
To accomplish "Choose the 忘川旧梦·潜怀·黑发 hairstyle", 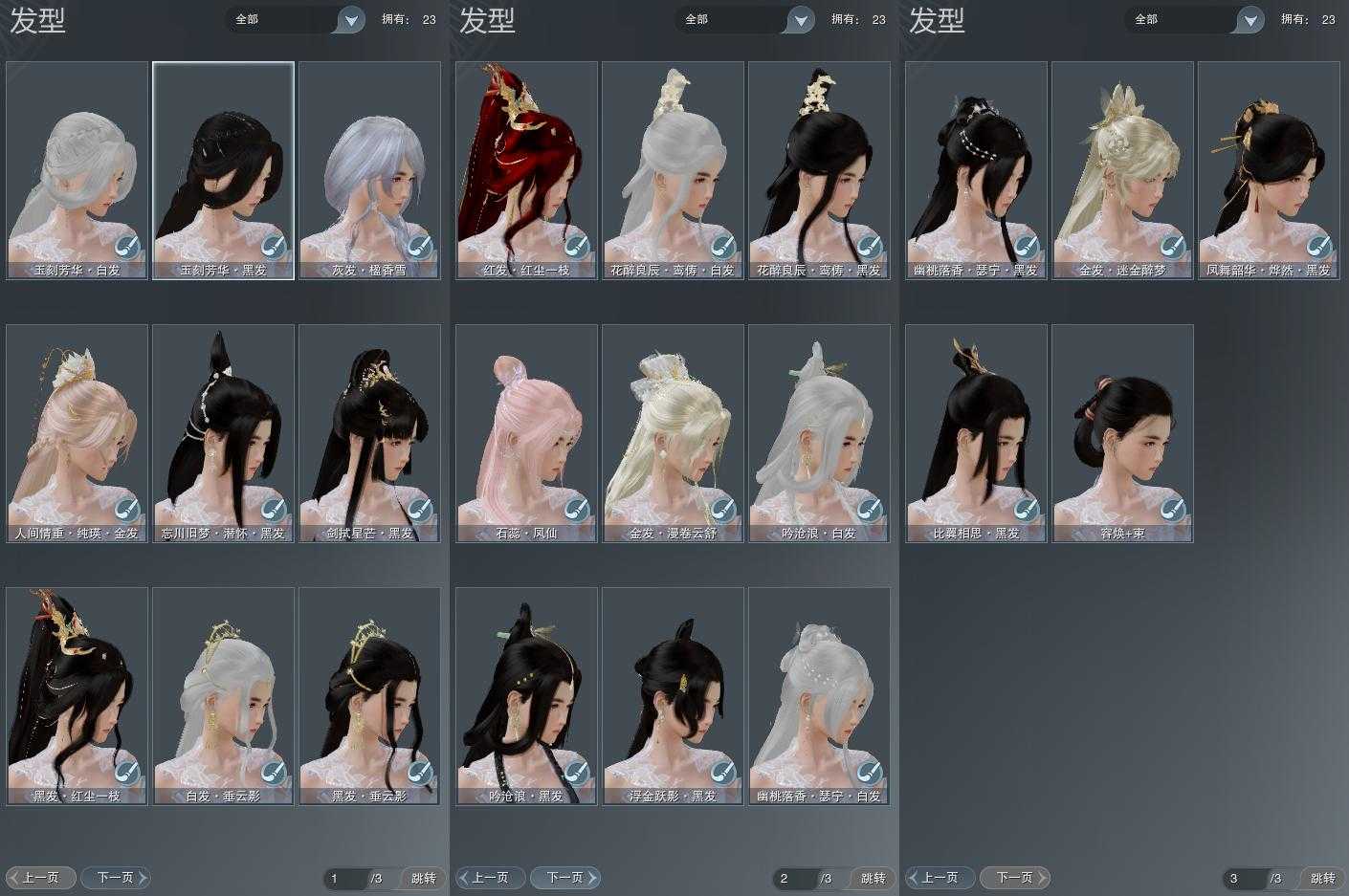I will 223,433.
